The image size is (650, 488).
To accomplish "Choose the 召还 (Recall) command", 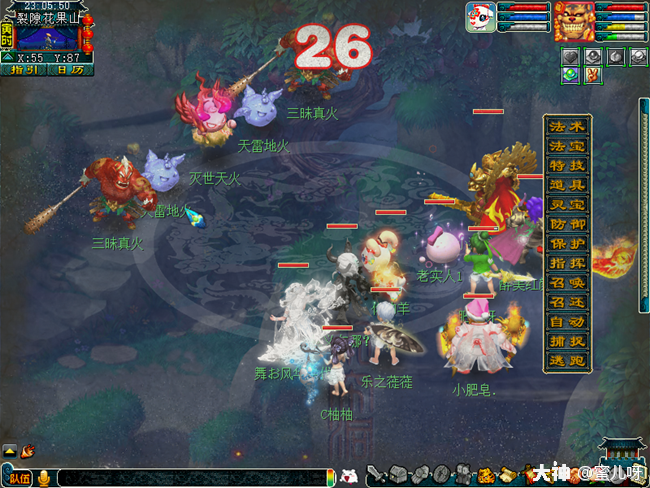I will pos(567,302).
